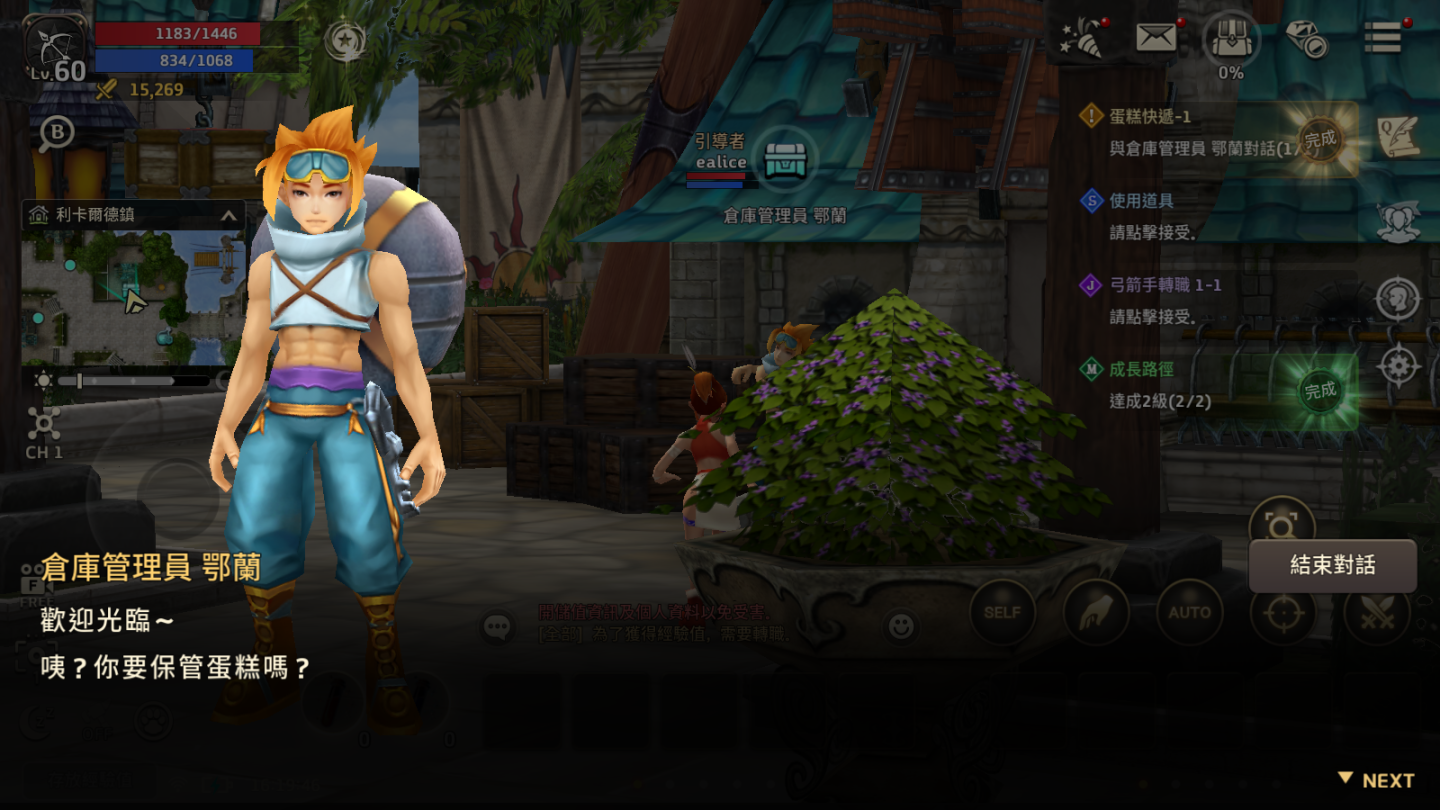Open the quest scroll journal icon

click(1398, 138)
